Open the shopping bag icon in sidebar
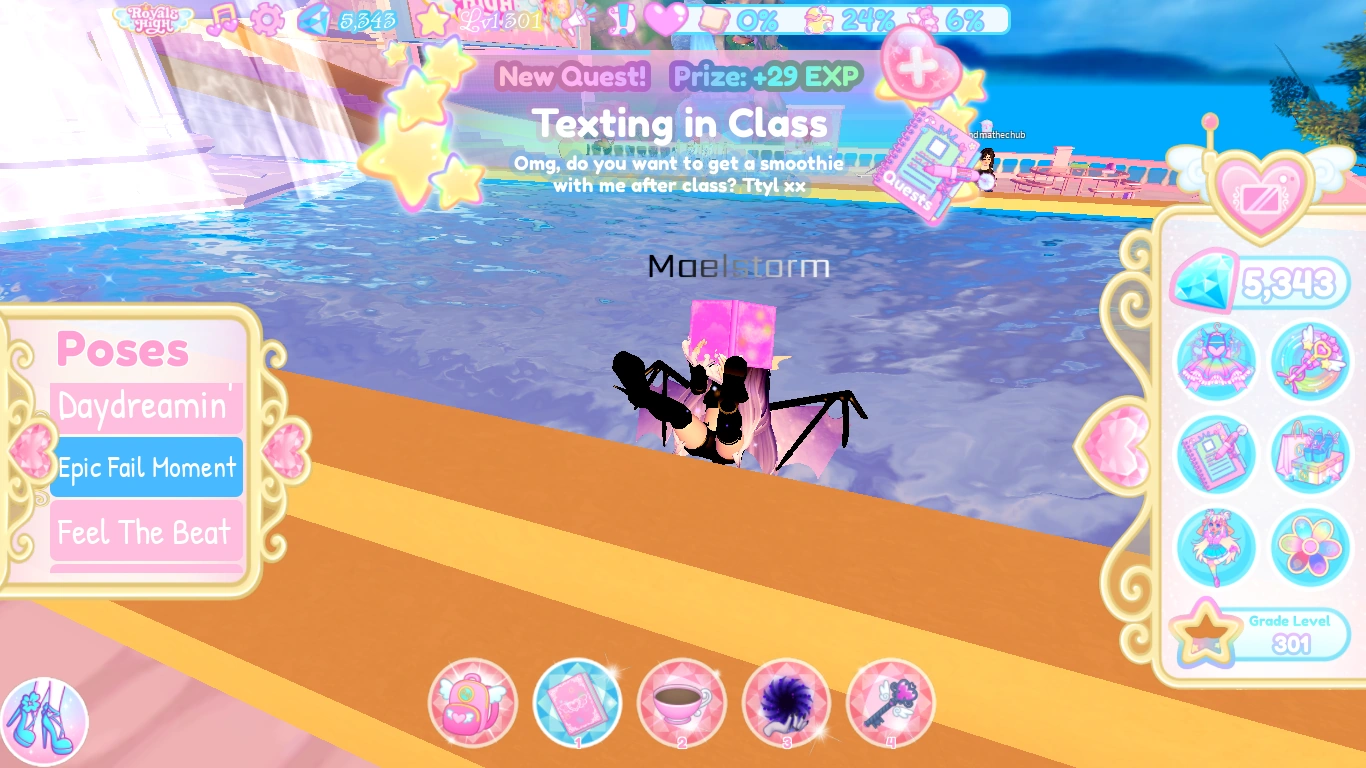The height and width of the screenshot is (768, 1366). [1310, 455]
